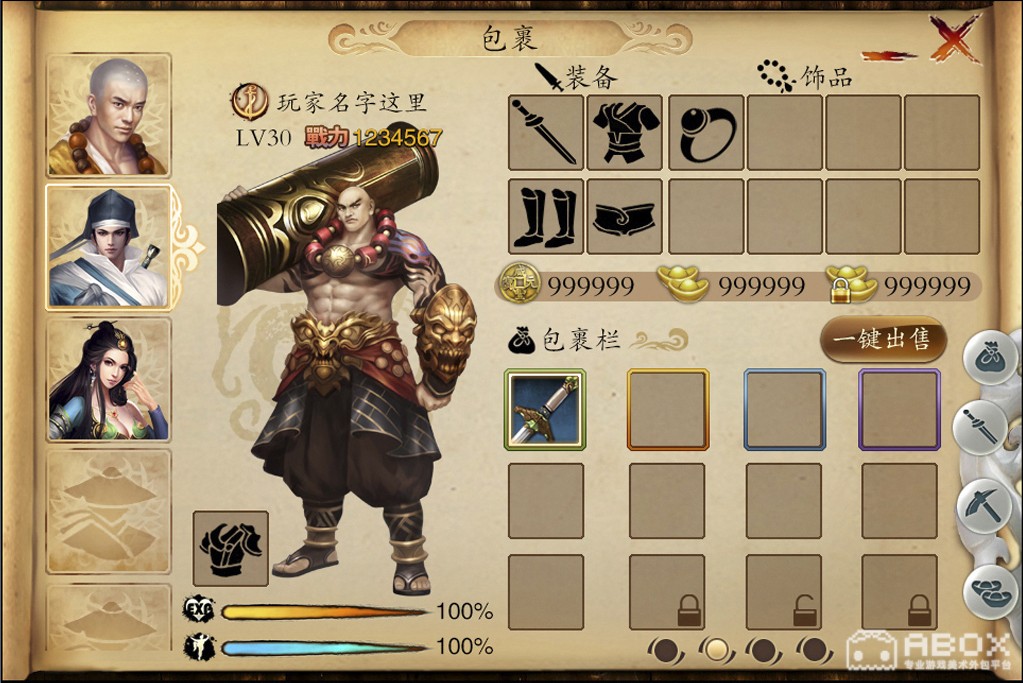Click the armor icon below the character

pyautogui.click(x=231, y=547)
